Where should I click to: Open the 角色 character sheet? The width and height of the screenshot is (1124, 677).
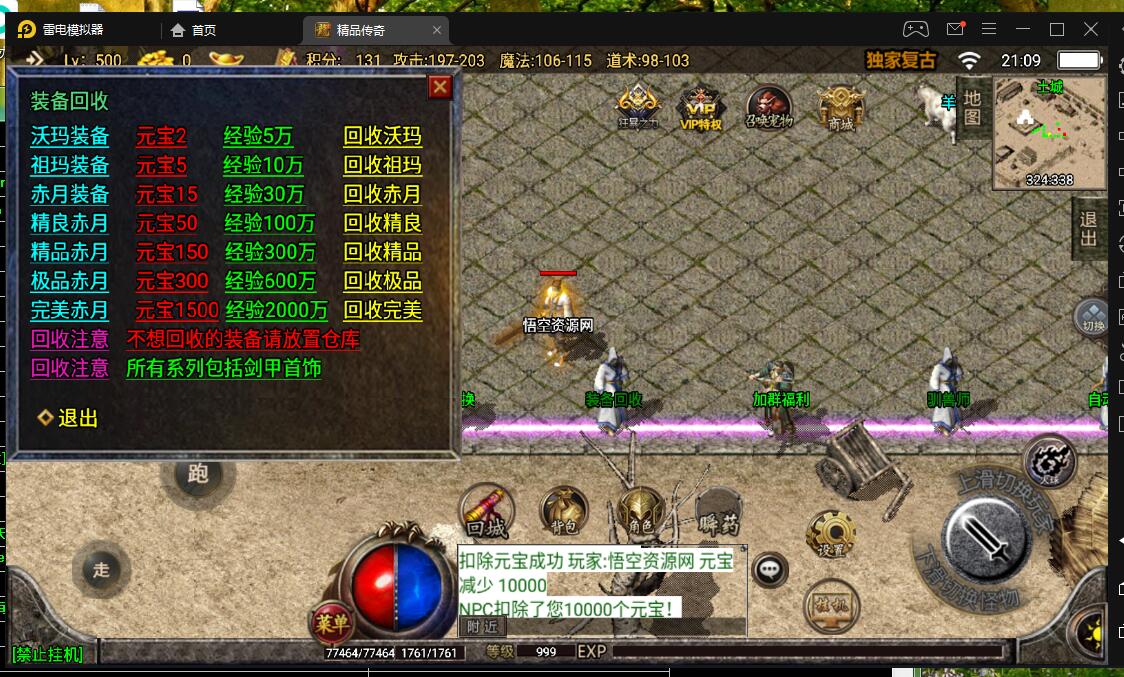640,510
